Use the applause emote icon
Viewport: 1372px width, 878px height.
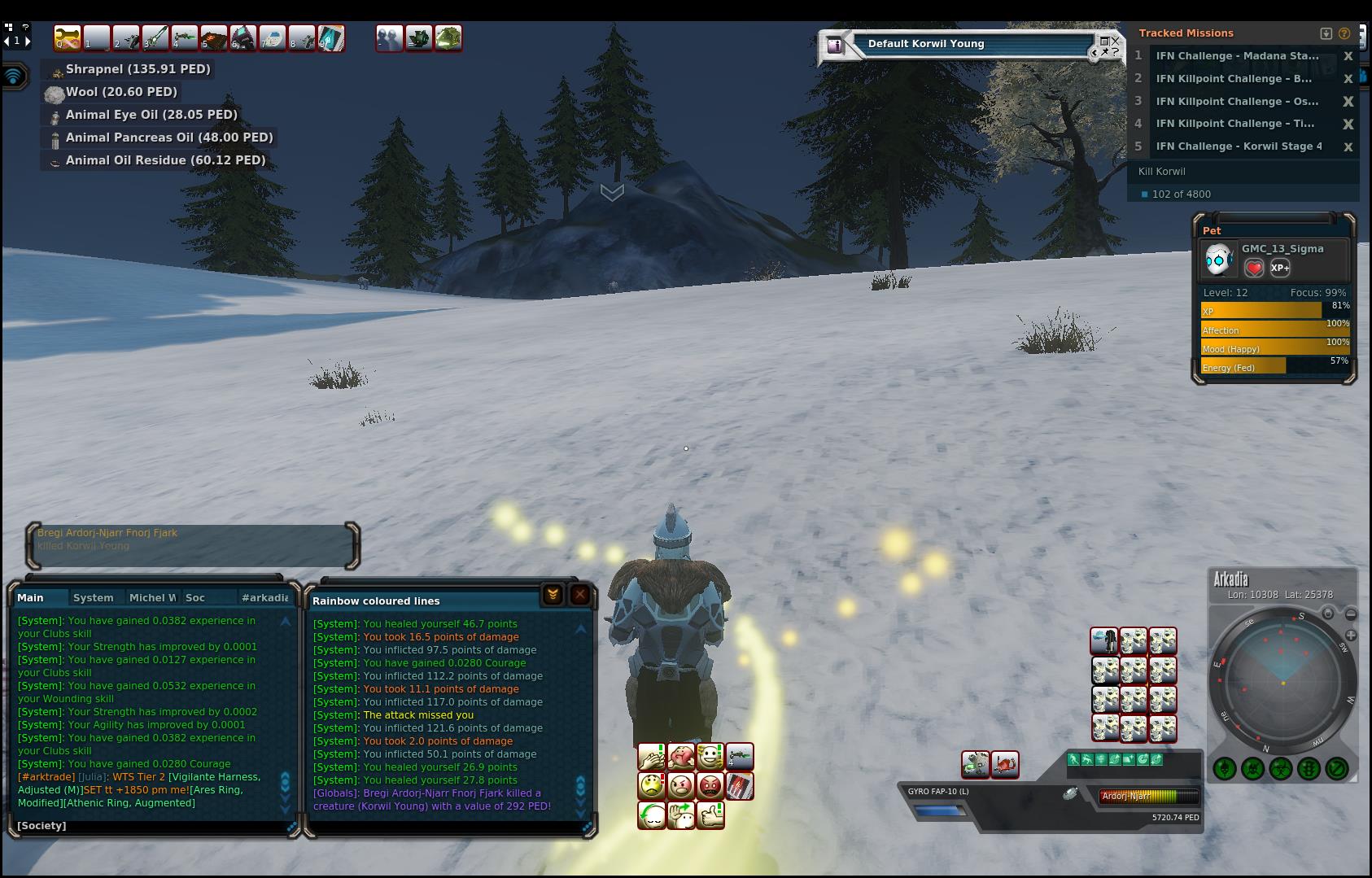coord(652,757)
